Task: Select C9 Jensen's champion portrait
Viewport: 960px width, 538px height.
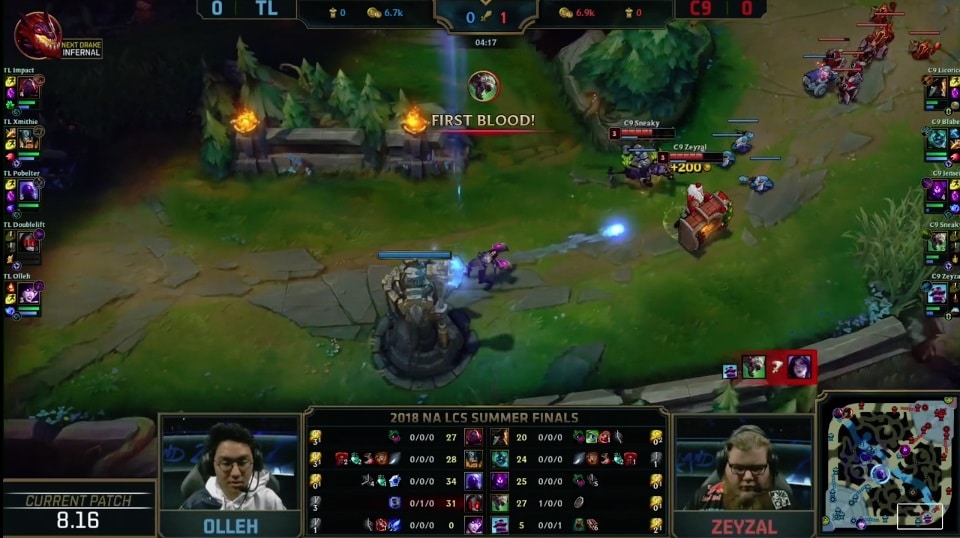Action: (x=937, y=191)
